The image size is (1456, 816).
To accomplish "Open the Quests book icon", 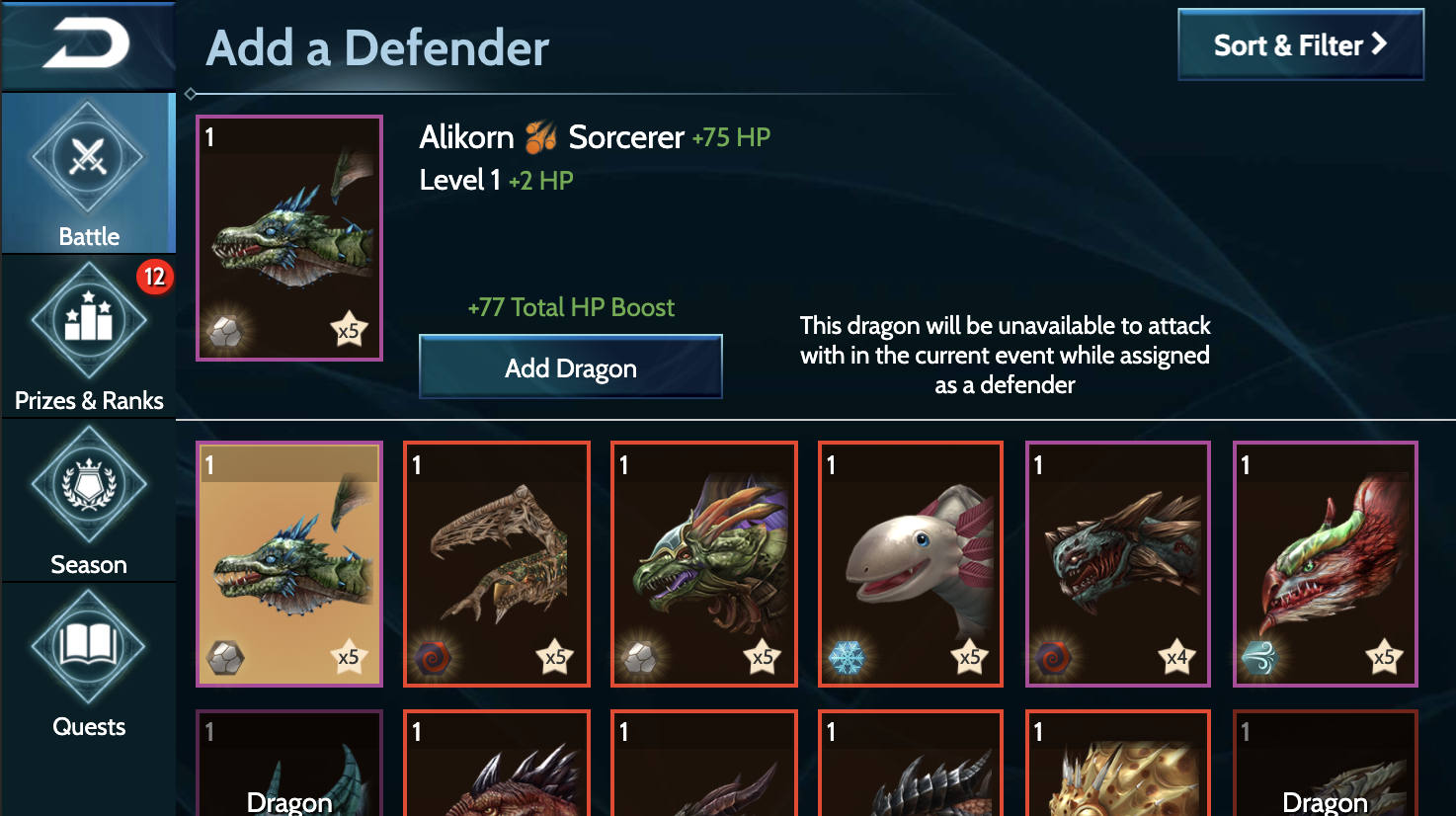I will [x=89, y=647].
